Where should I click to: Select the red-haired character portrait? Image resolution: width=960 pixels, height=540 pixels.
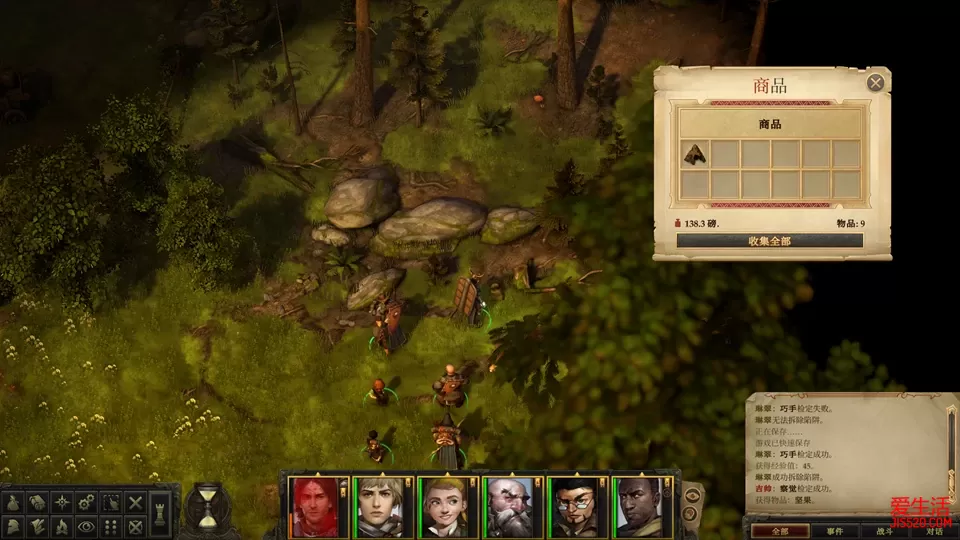point(316,505)
